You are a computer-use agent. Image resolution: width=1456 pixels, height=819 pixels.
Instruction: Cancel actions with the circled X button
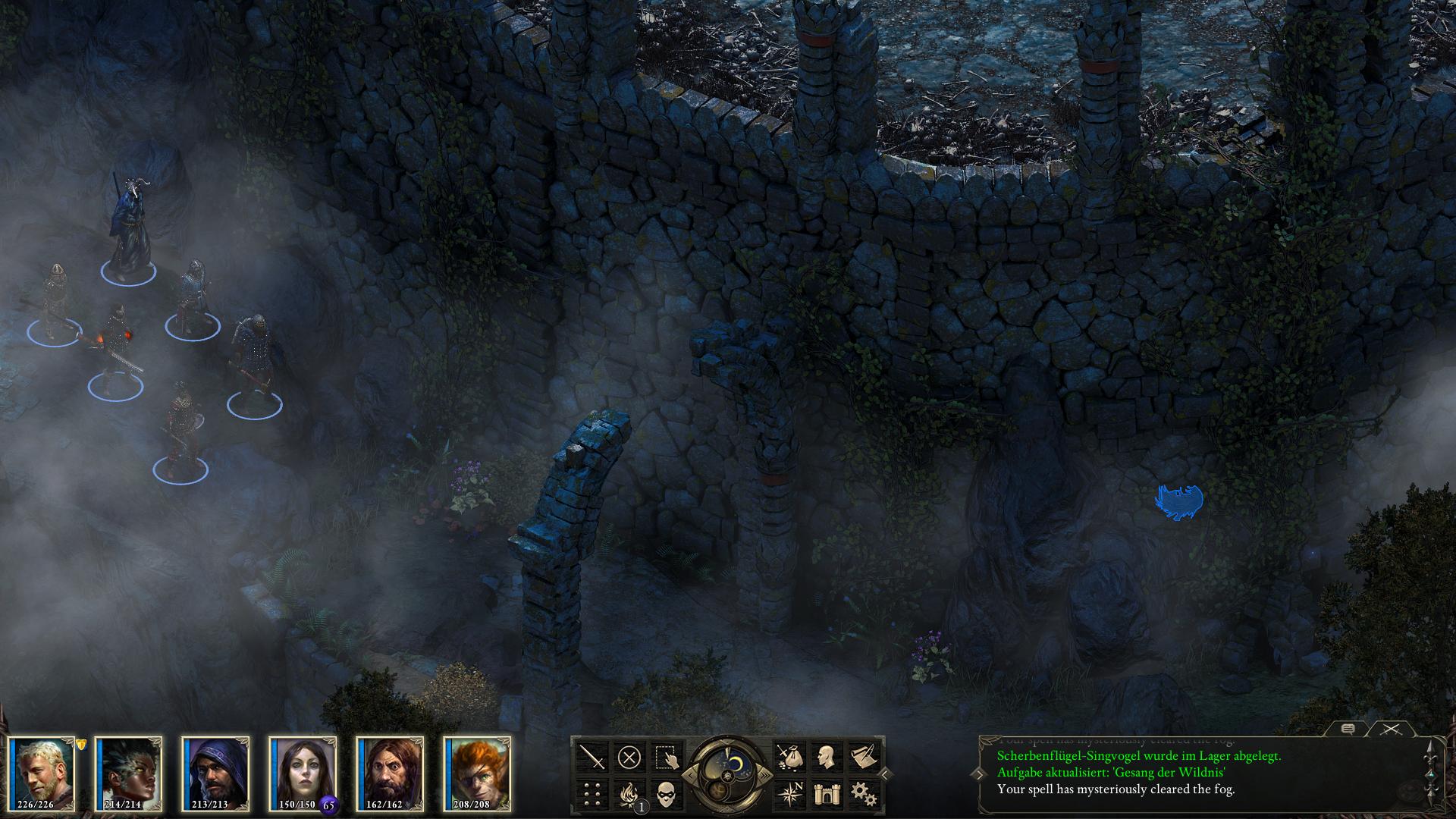[629, 757]
